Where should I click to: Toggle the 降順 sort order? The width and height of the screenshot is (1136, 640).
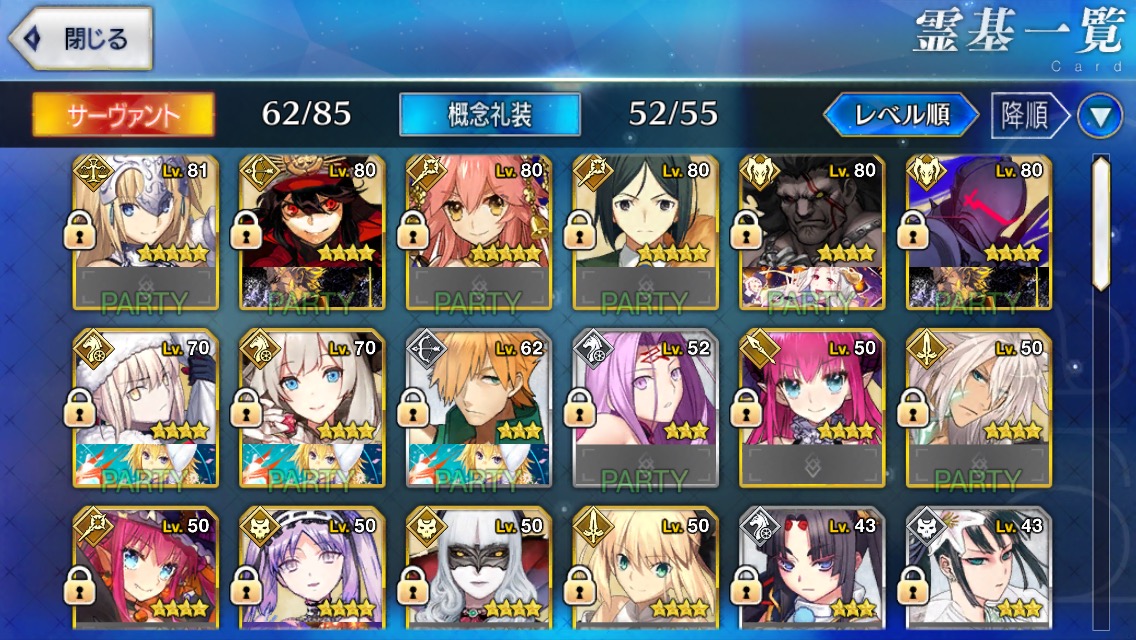click(x=1025, y=116)
